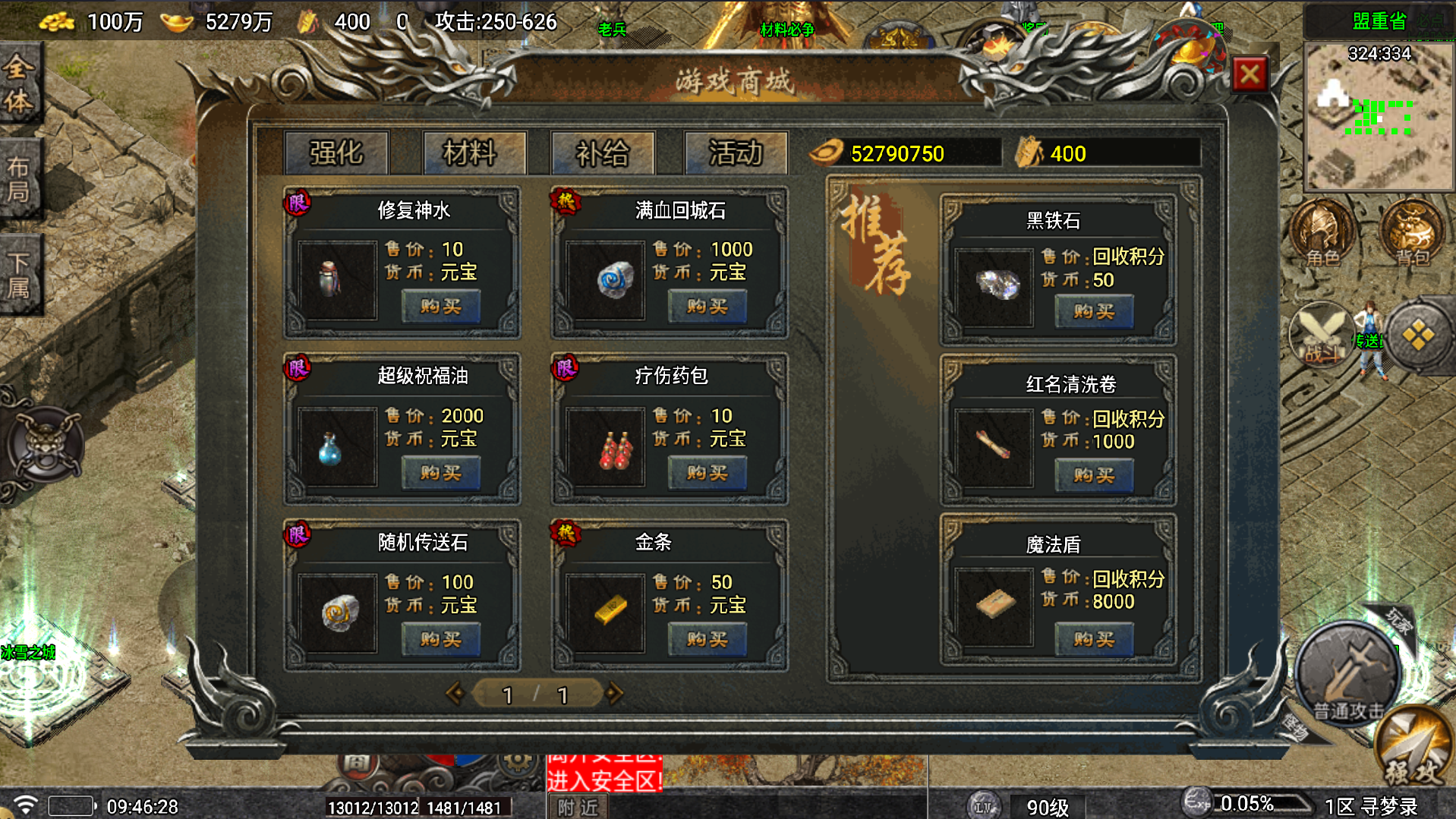Click the 战斗 crossed-swords battle icon

tap(1321, 334)
